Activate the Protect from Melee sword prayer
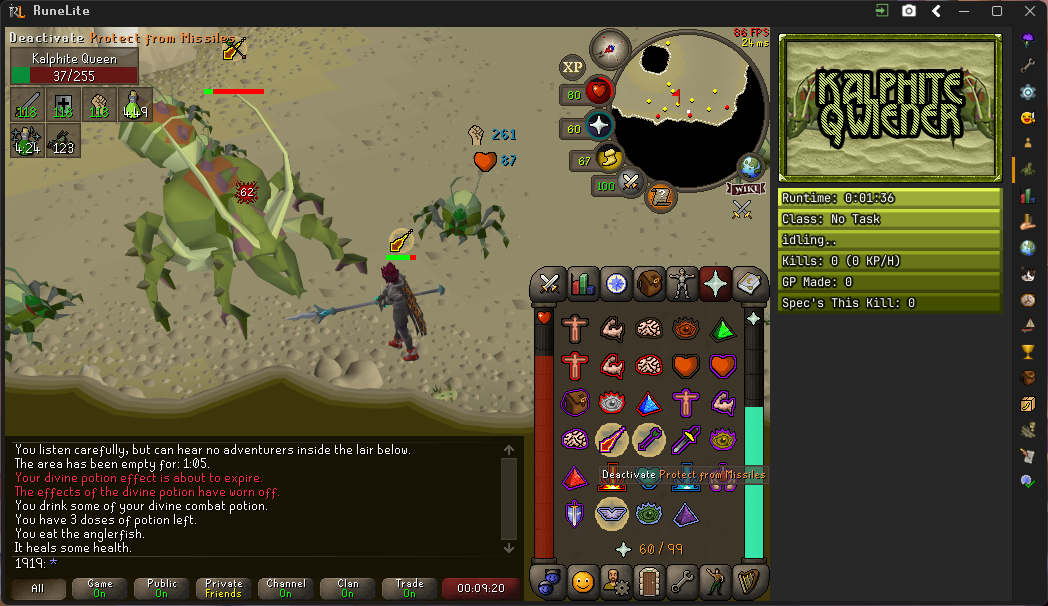This screenshot has width=1048, height=606. tap(685, 439)
